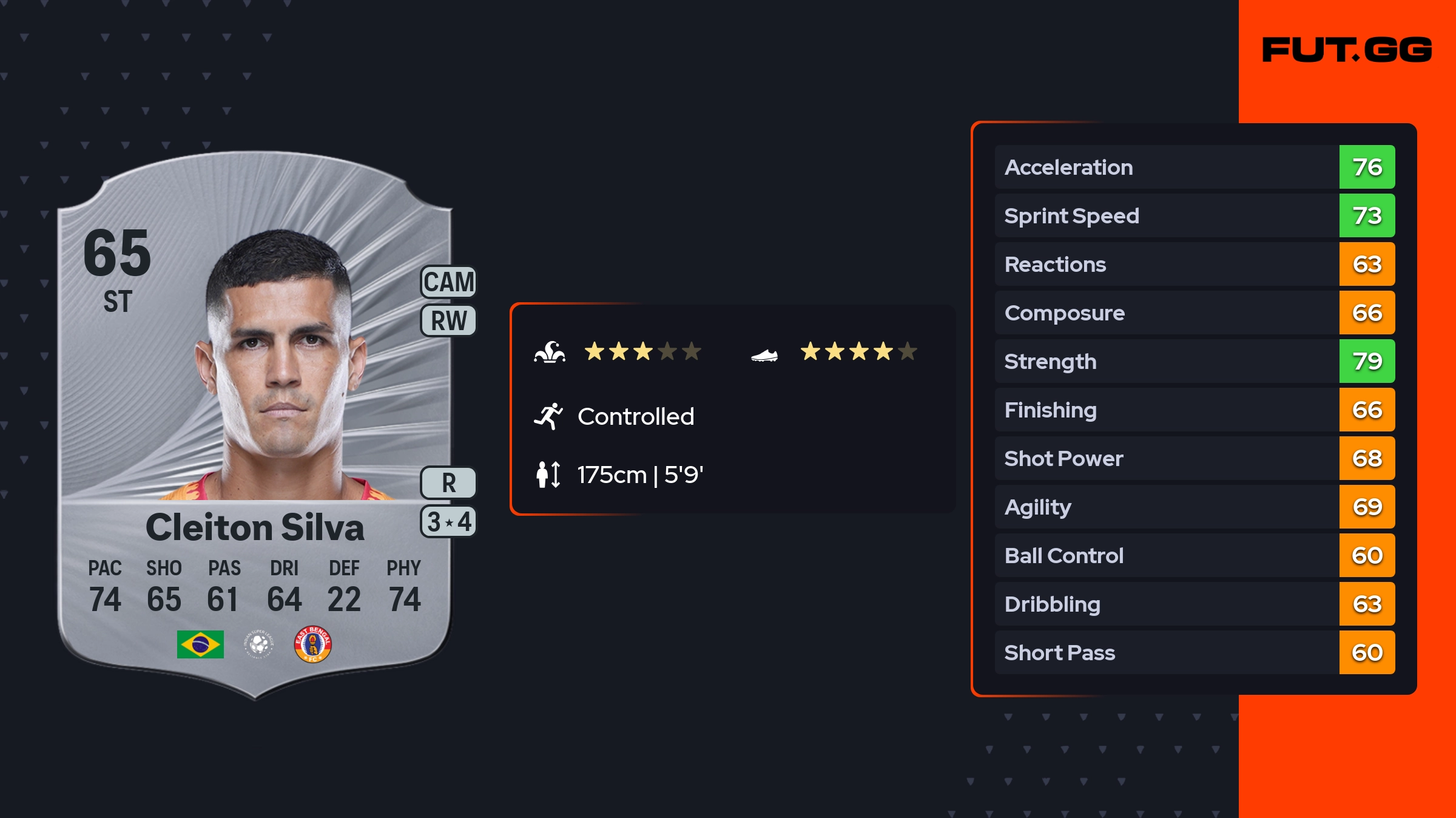
Task: Open the FUT.GG logo link
Action: tap(1347, 50)
